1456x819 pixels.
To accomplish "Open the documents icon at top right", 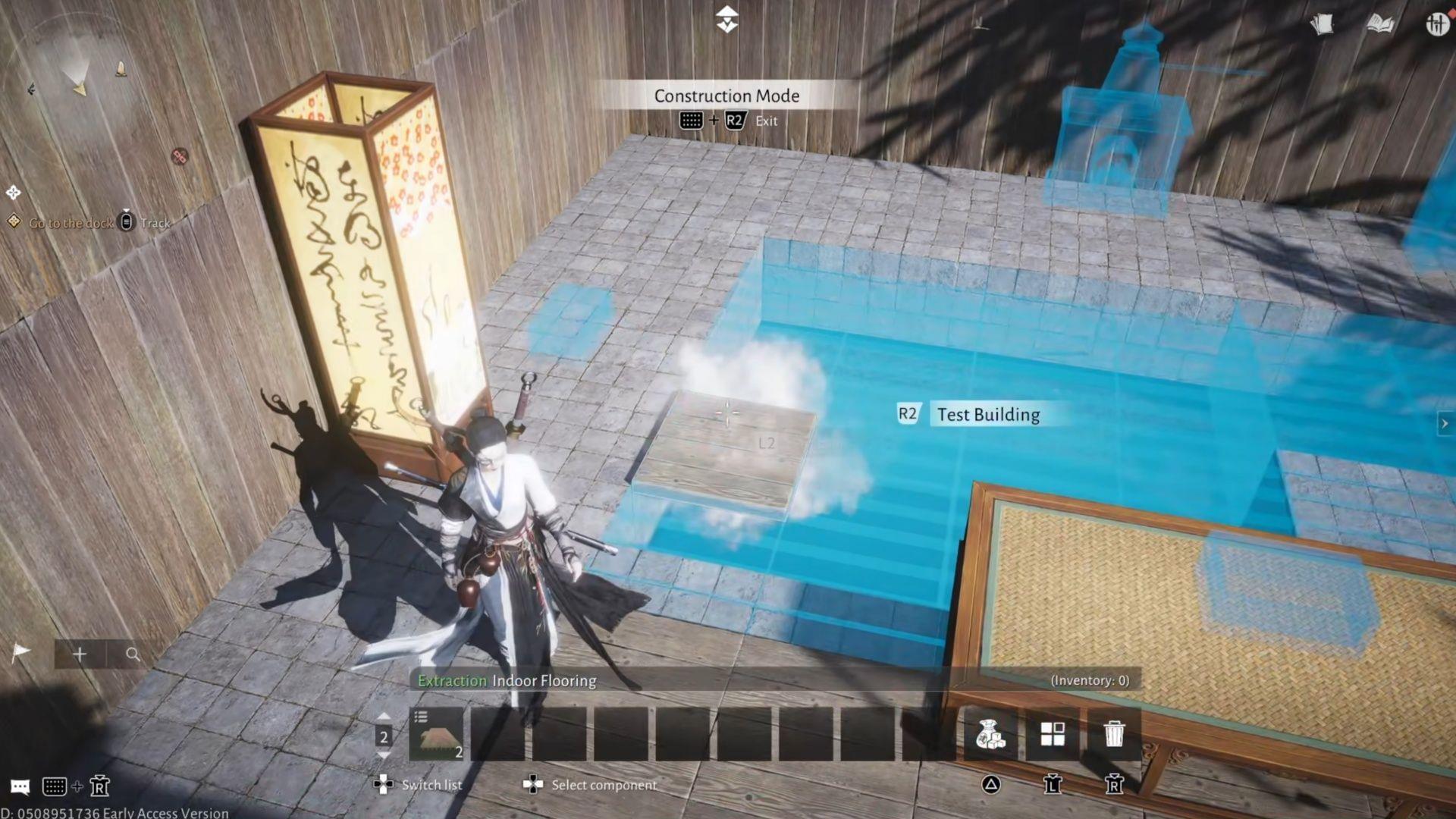I will click(x=1323, y=24).
